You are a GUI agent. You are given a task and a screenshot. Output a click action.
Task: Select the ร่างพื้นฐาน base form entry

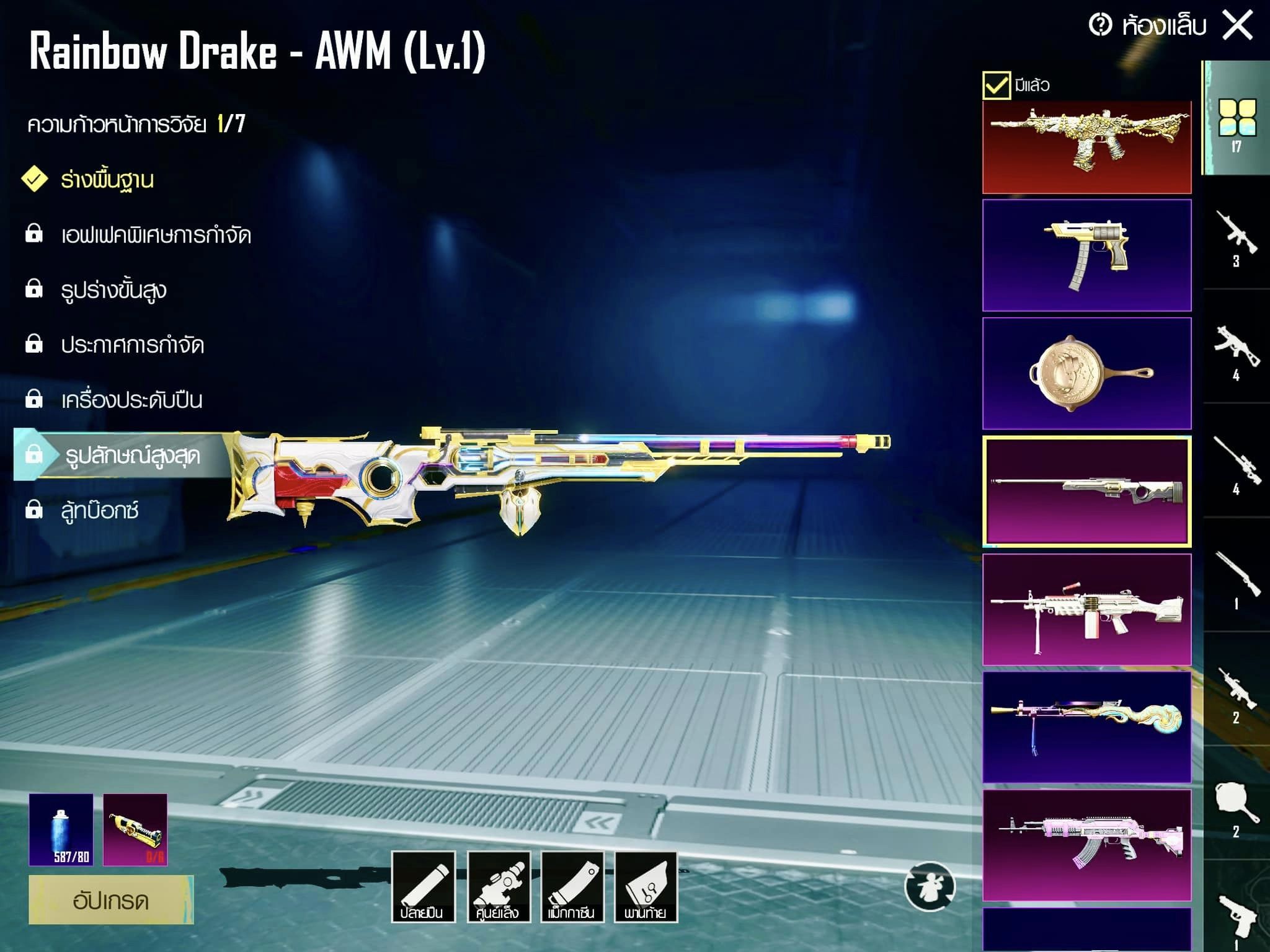pos(107,180)
